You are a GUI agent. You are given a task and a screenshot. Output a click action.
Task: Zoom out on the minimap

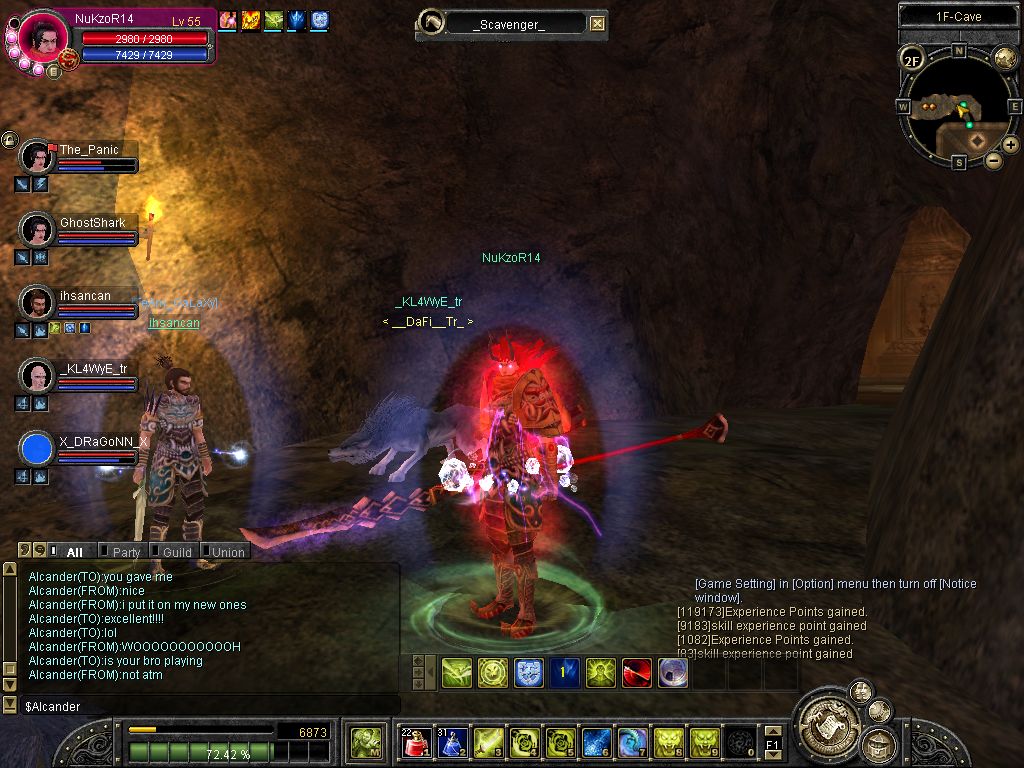[x=993, y=160]
